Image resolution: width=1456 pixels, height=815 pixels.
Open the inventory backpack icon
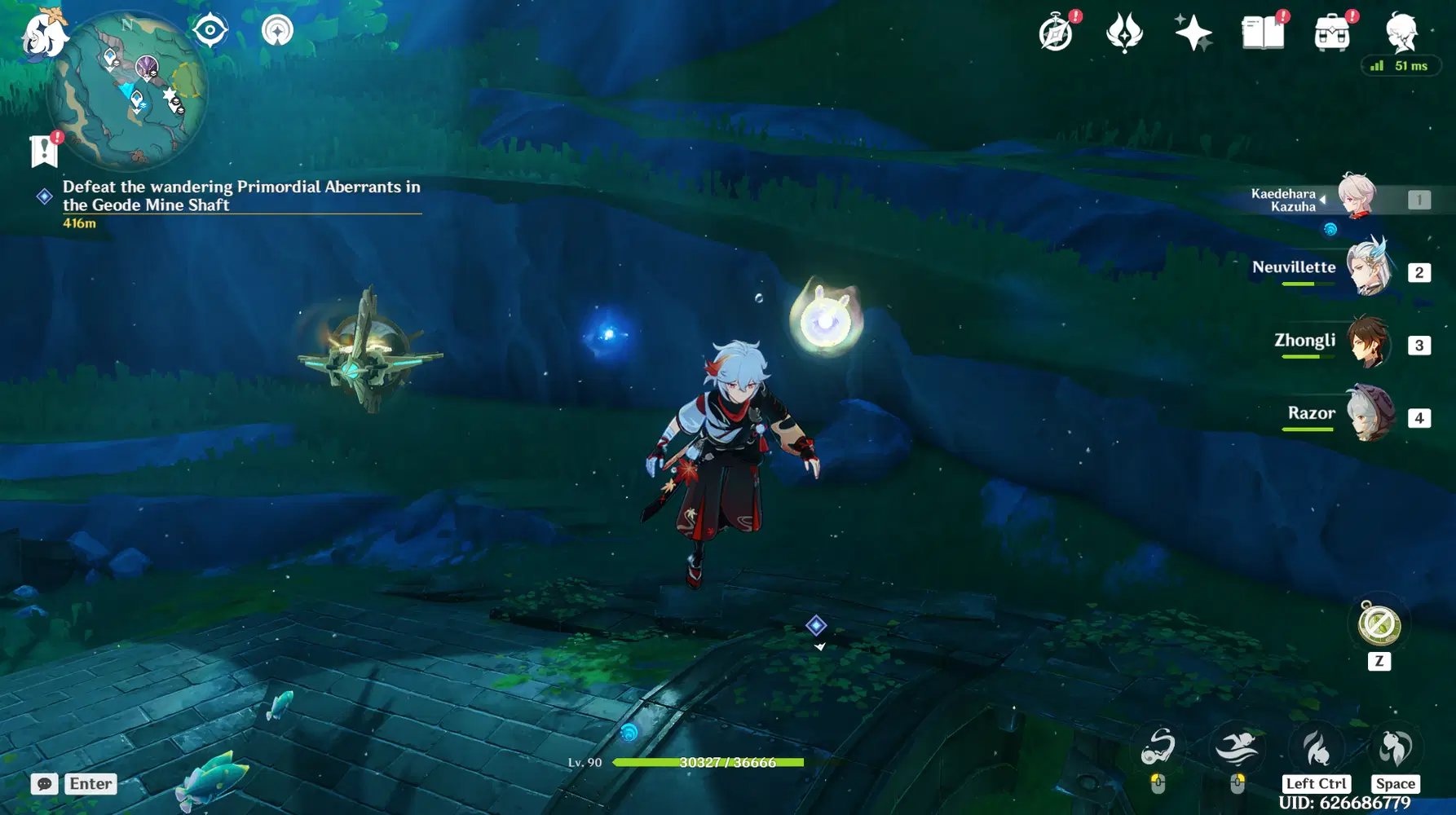click(1331, 34)
